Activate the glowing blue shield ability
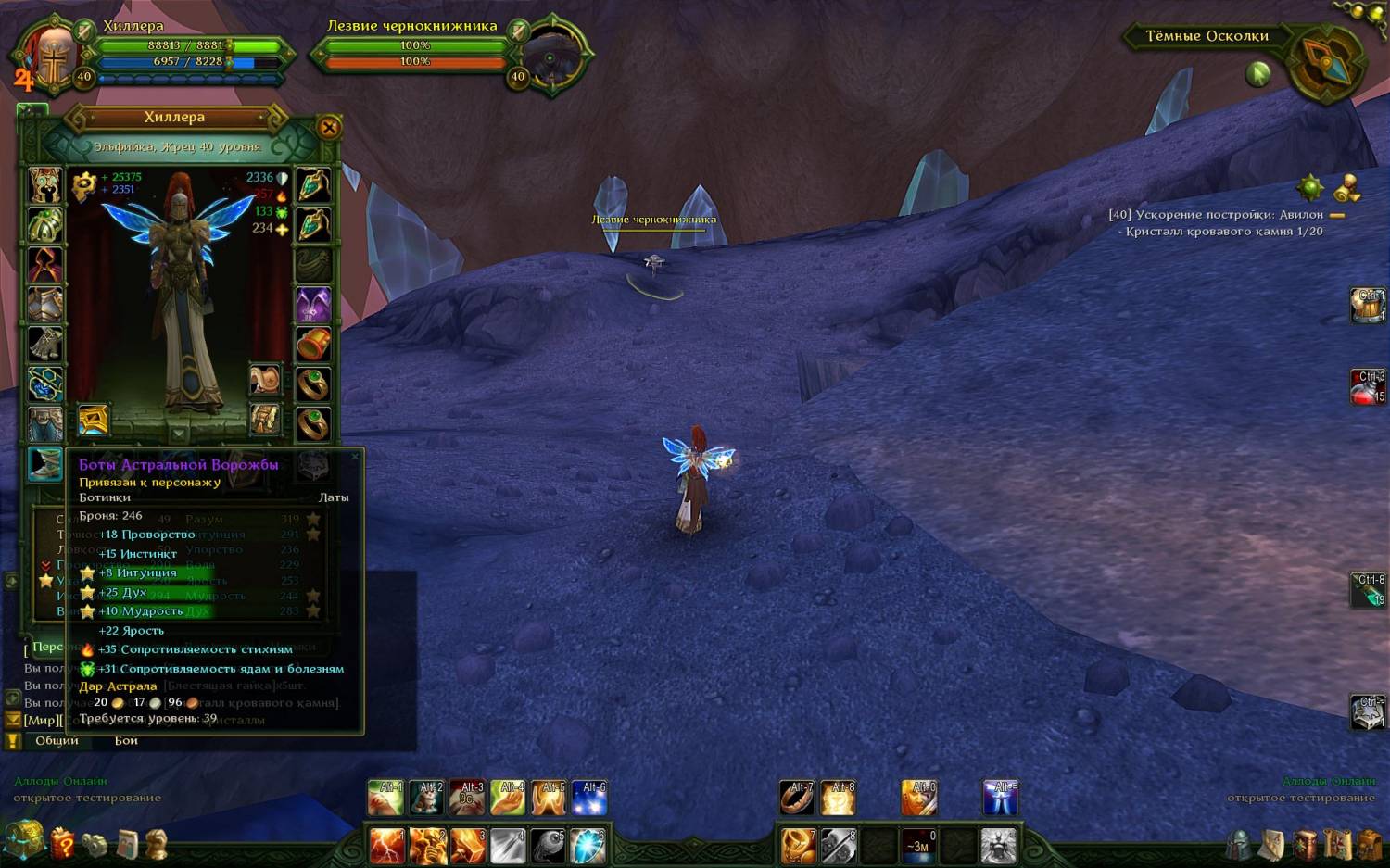This screenshot has width=1390, height=868. point(588,846)
